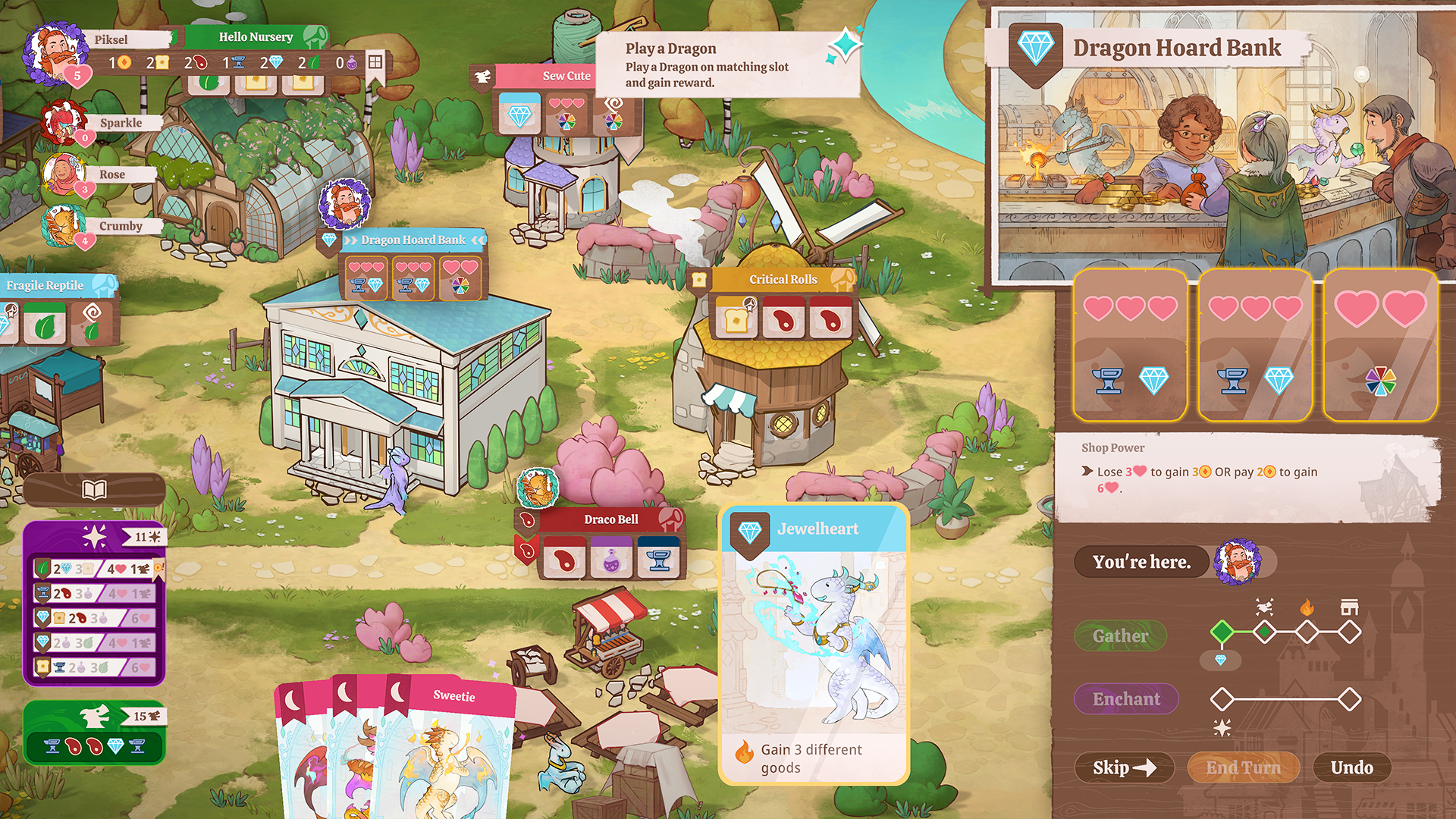Viewport: 1456px width, 819px height.
Task: Undo the last move
Action: pyautogui.click(x=1351, y=767)
